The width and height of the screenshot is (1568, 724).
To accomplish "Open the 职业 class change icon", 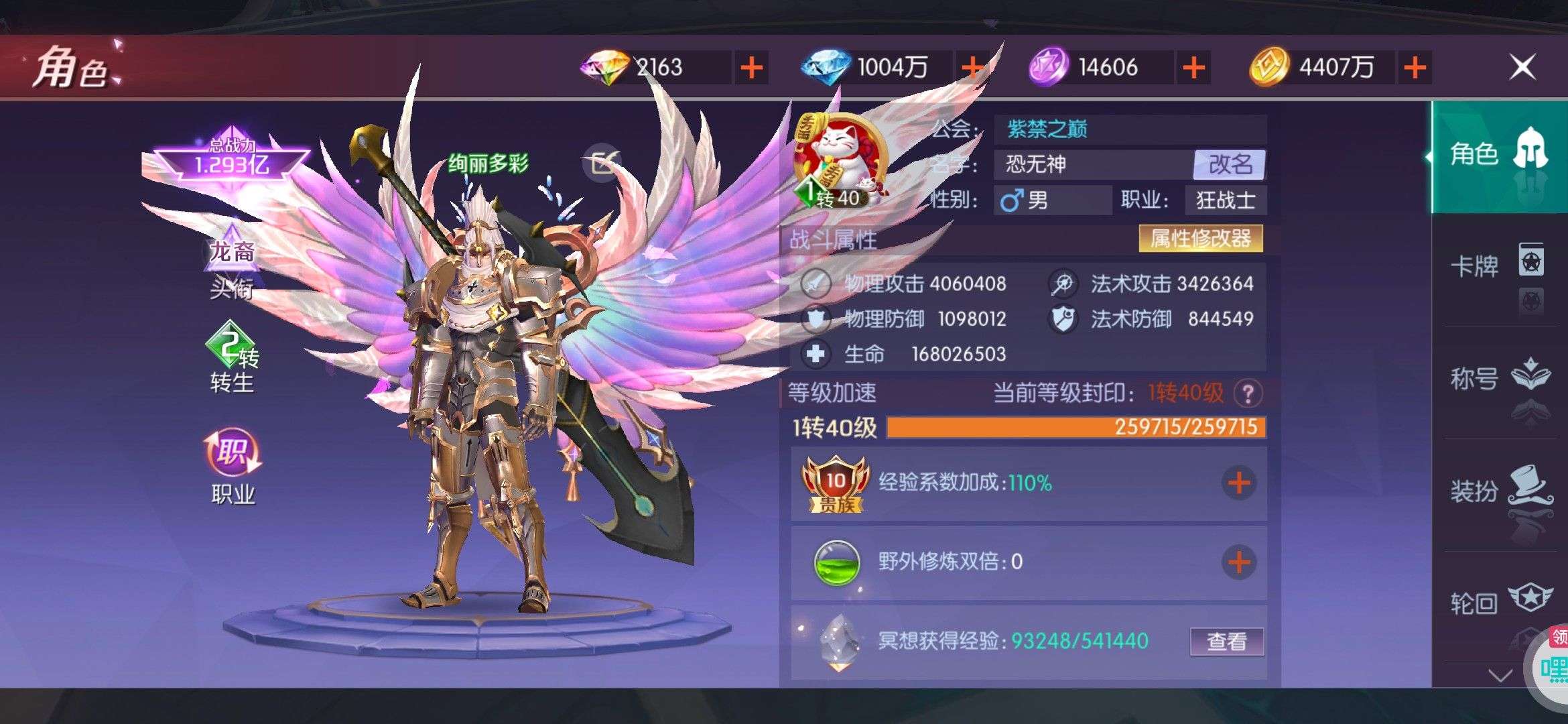I will coord(233,466).
